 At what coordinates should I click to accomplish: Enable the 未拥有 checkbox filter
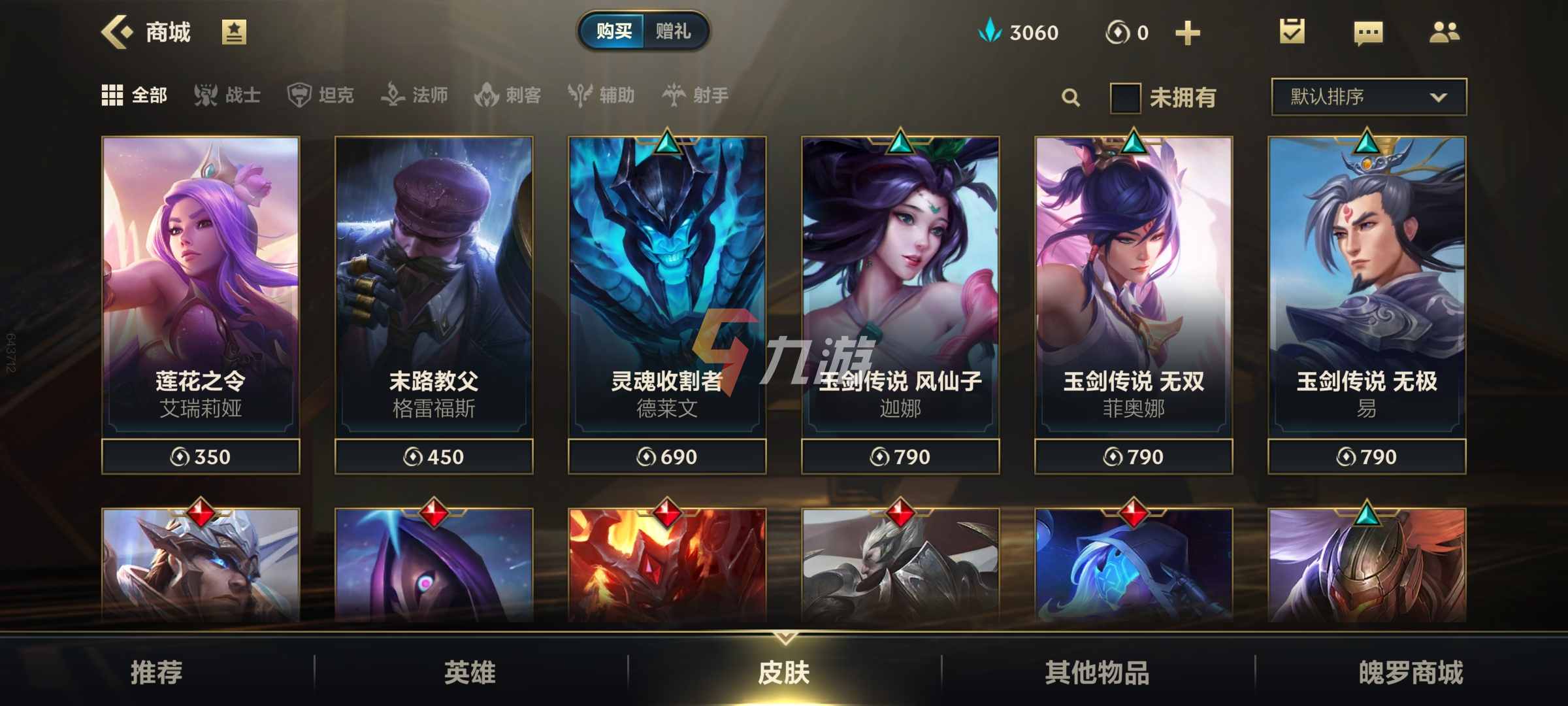coord(1125,97)
